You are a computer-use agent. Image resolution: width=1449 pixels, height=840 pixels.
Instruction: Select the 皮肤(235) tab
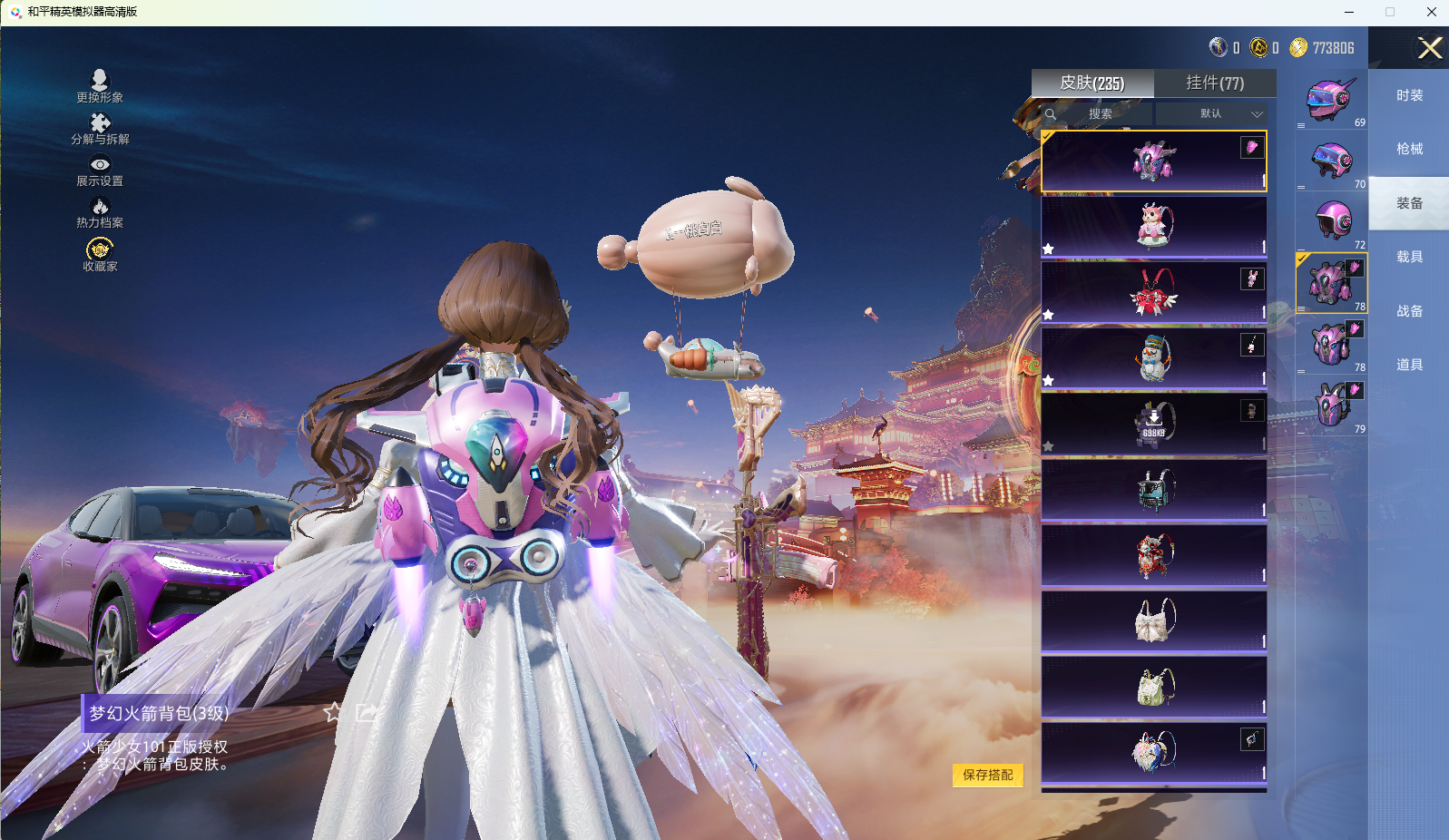(1092, 83)
